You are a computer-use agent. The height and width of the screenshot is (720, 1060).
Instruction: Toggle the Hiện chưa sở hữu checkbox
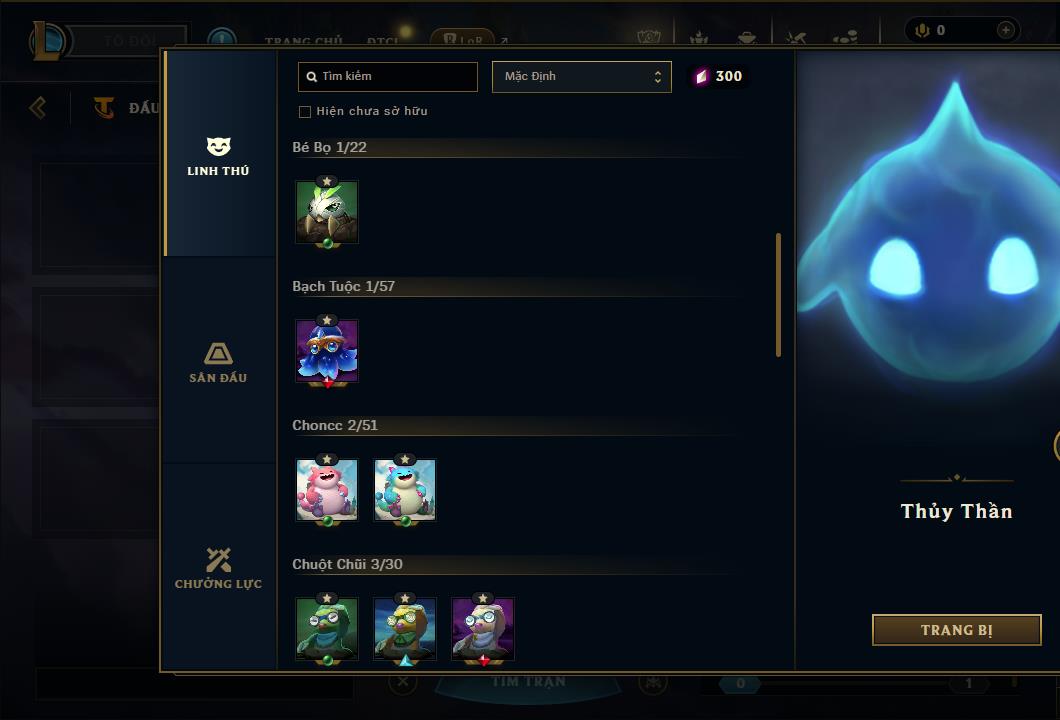tap(305, 112)
